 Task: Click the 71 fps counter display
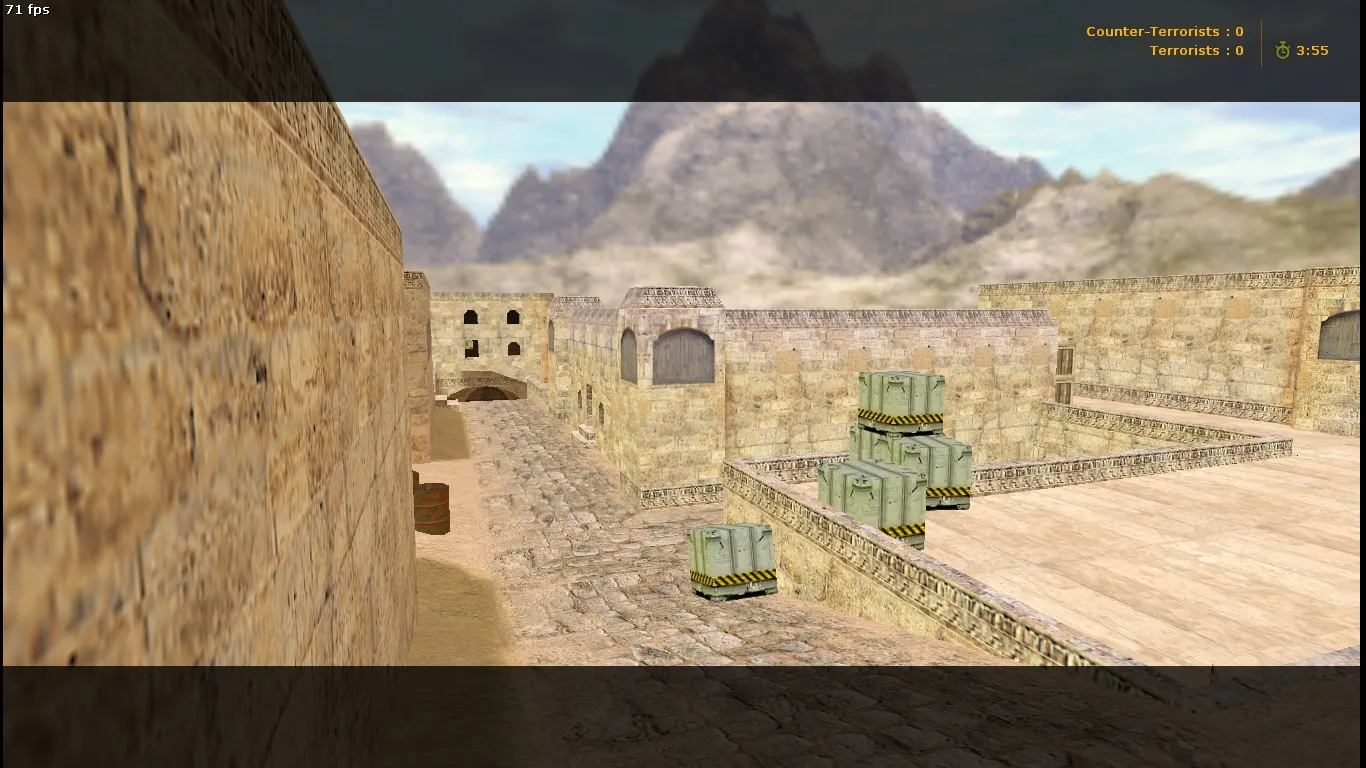tap(27, 9)
